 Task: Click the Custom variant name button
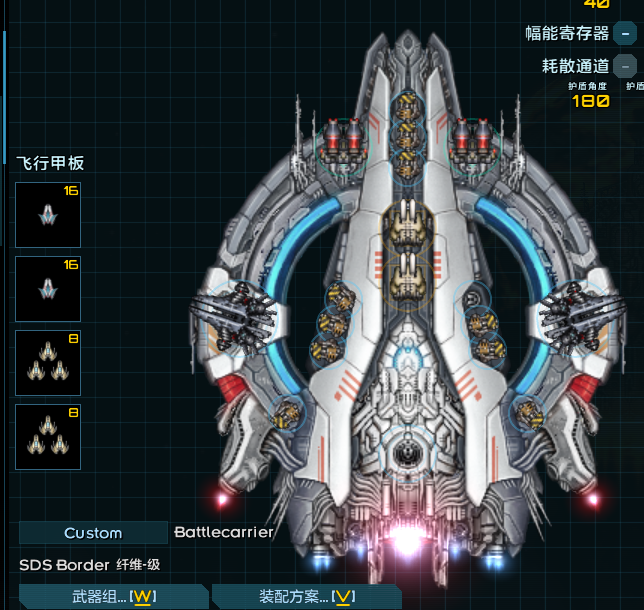click(93, 533)
